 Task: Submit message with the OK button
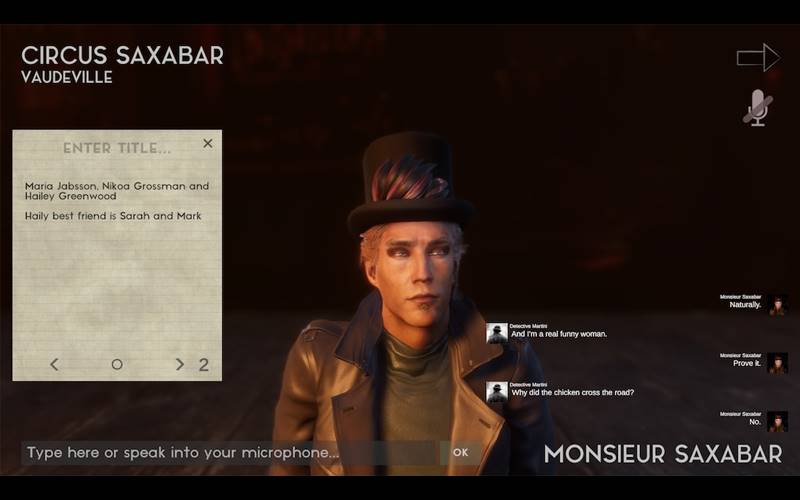coord(460,453)
